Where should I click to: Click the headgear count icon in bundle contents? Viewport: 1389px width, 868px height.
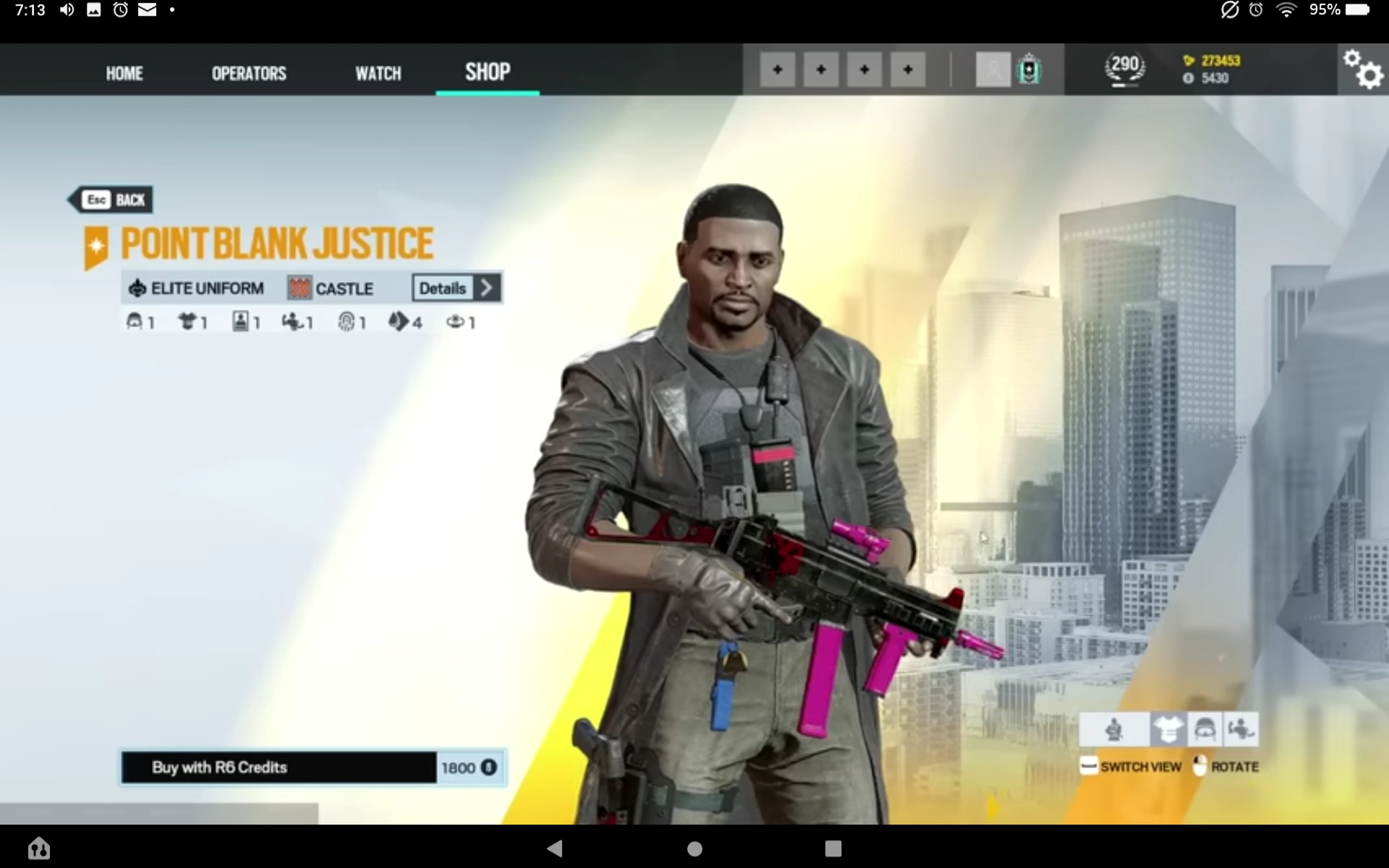point(135,321)
